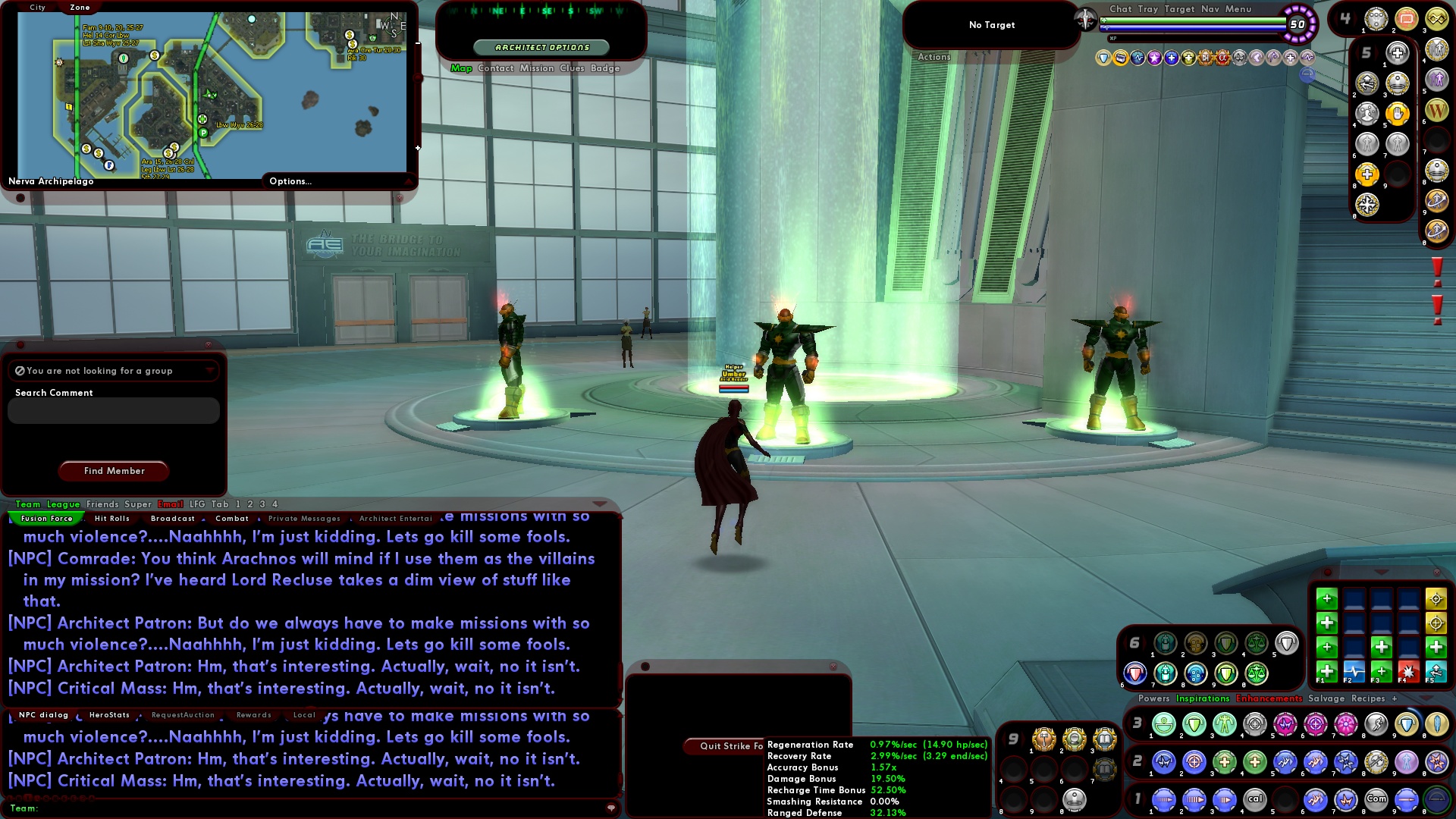Switch to the Broadcast chat tab

point(173,519)
